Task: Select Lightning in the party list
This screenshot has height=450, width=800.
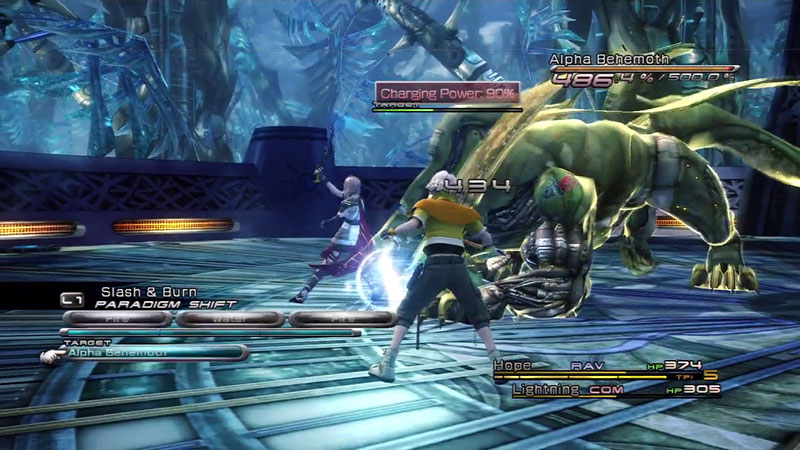Action: click(x=546, y=388)
